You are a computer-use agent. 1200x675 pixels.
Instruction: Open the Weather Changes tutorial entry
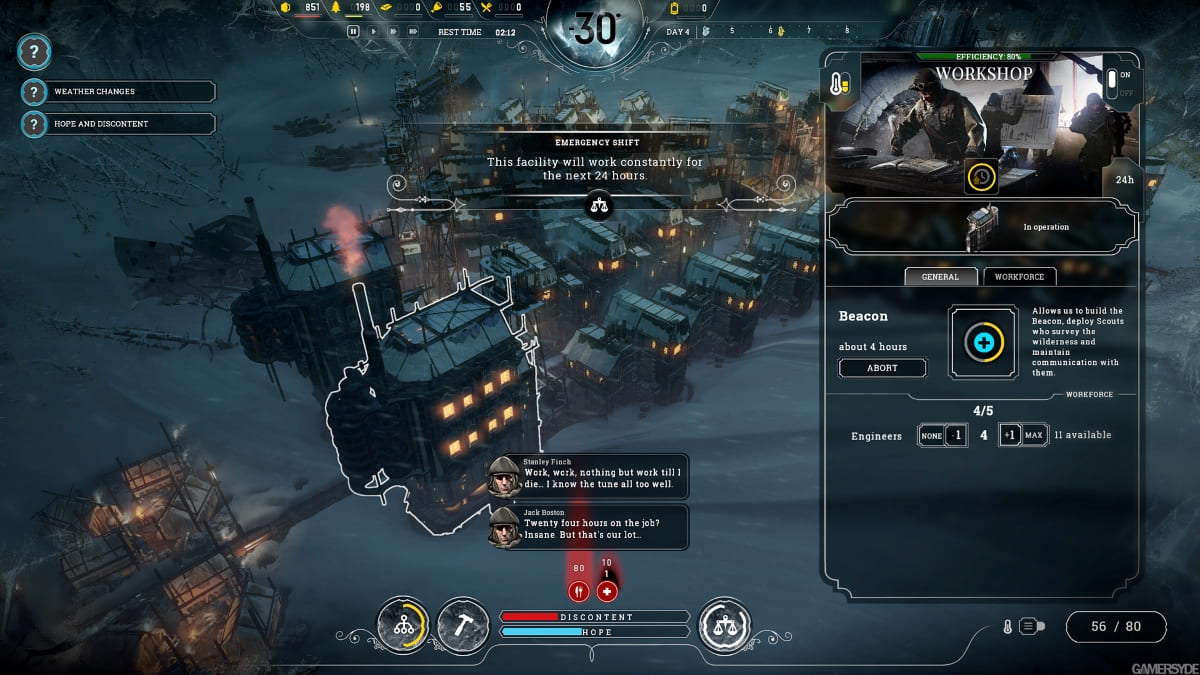click(x=119, y=91)
